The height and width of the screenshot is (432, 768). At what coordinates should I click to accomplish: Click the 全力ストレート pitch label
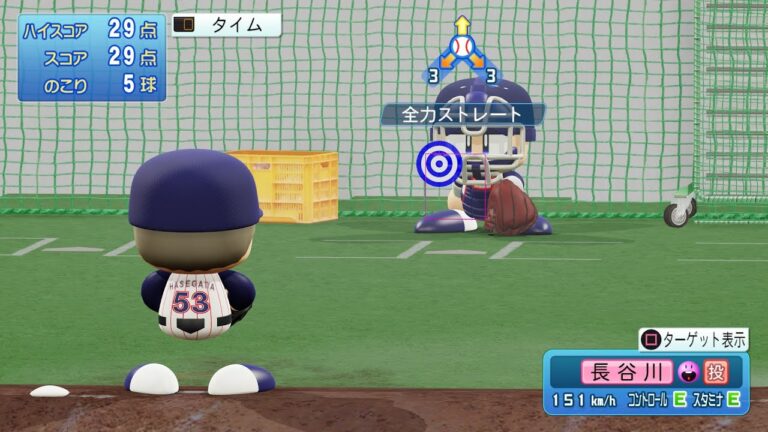[x=462, y=114]
